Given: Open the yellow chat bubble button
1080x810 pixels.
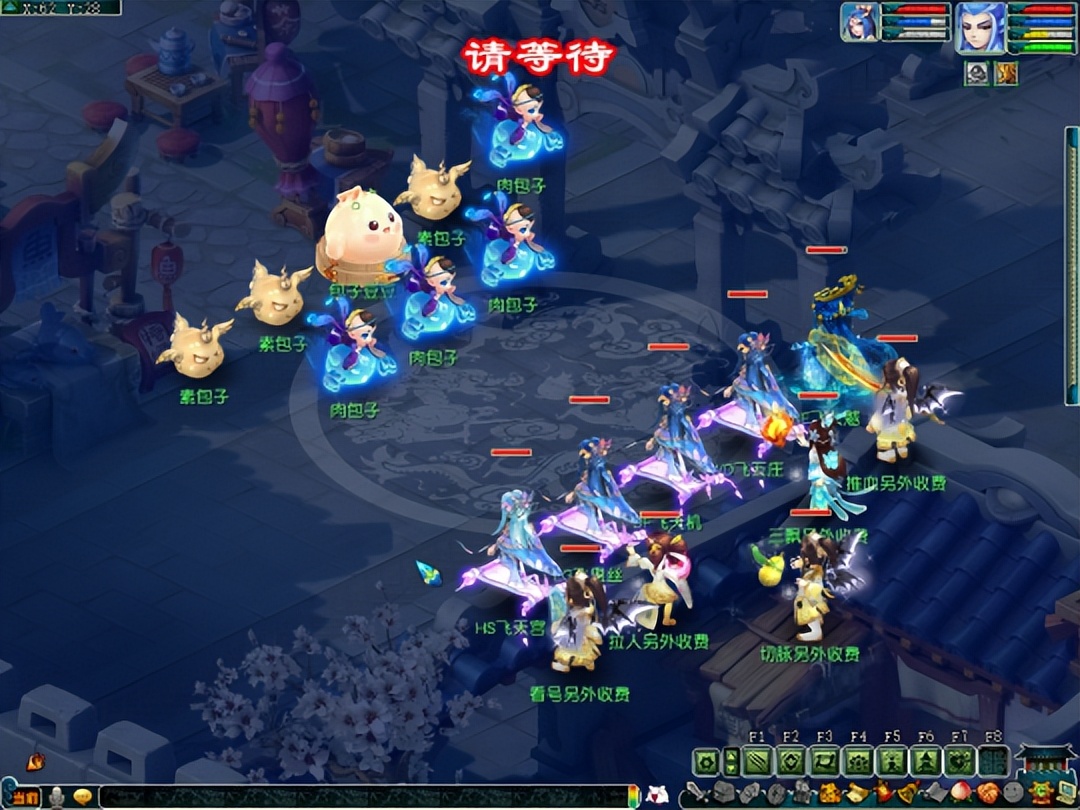Looking at the screenshot, I should coord(83,796).
